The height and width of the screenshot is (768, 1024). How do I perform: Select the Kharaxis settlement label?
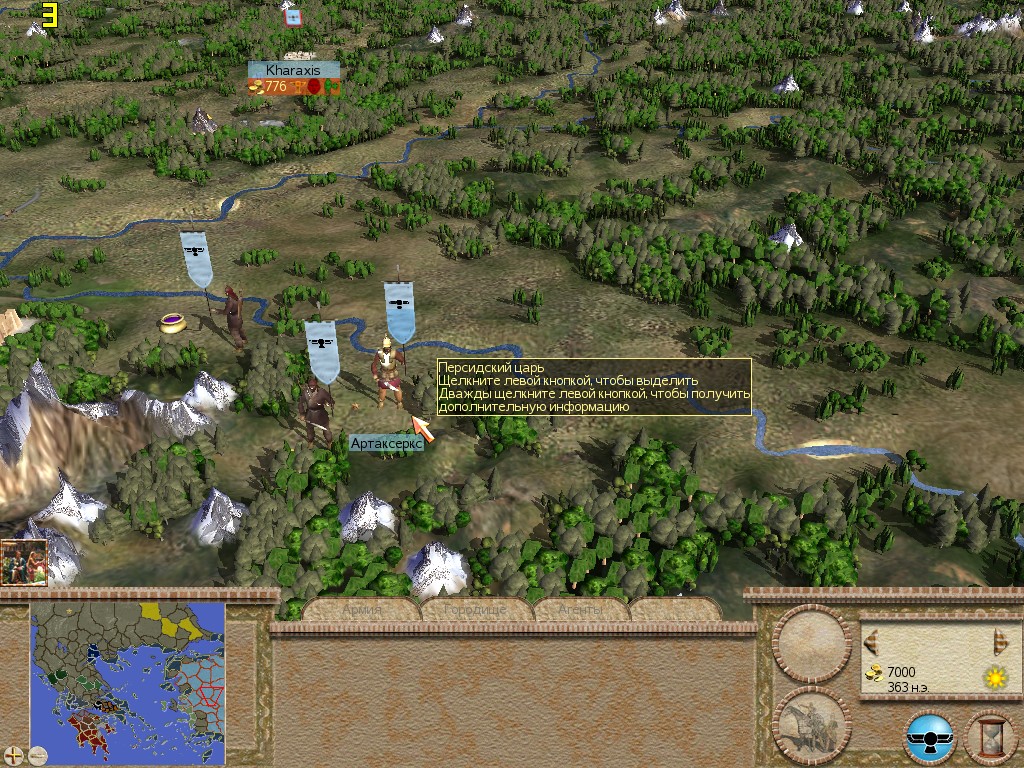click(x=293, y=70)
